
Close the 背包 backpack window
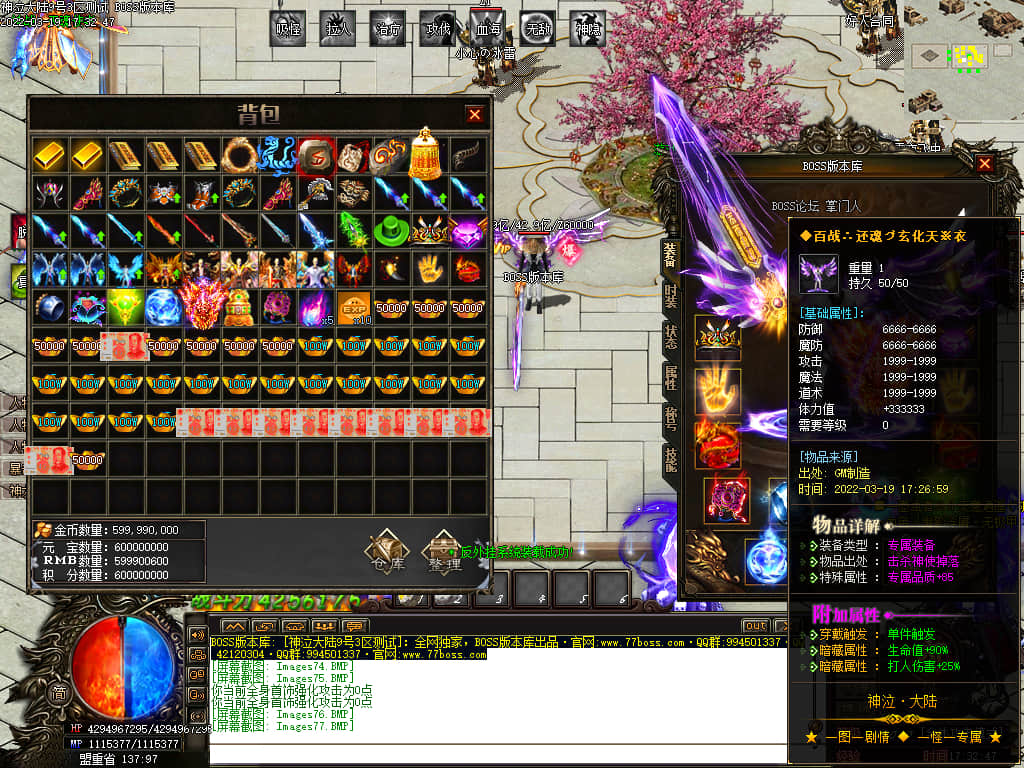coord(475,114)
